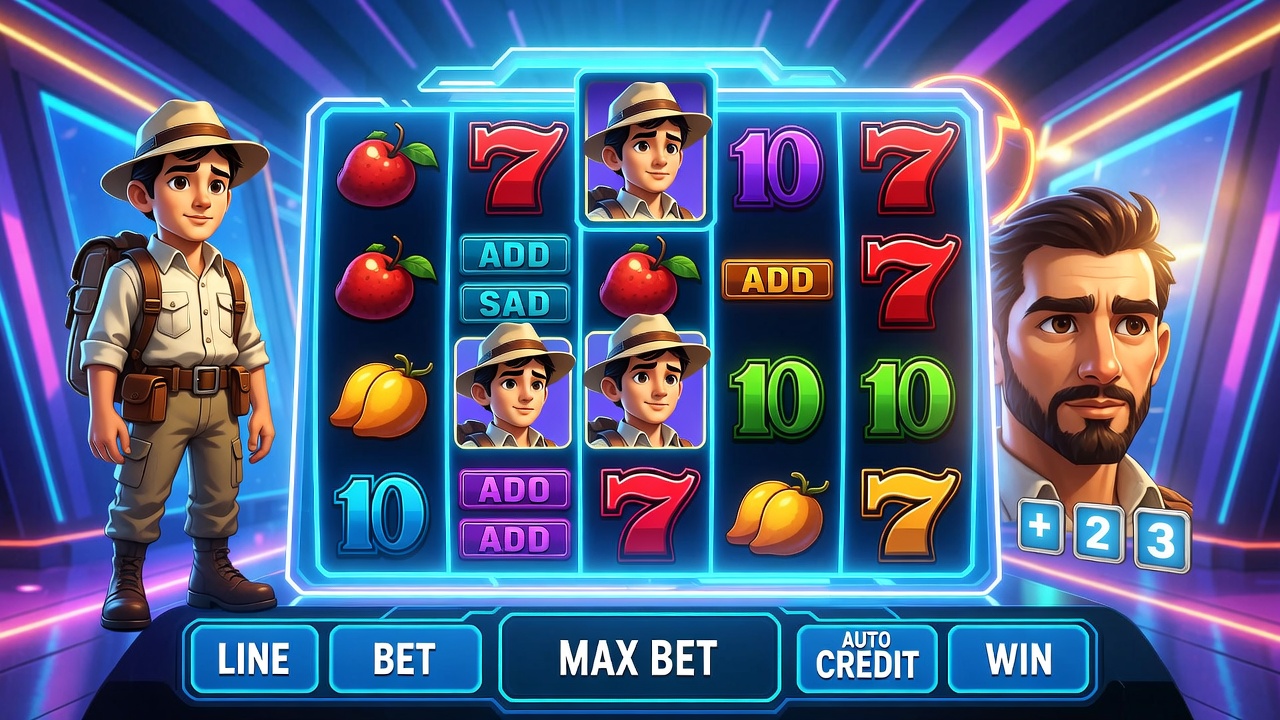The height and width of the screenshot is (720, 1280).
Task: Click the purple ADO button
Action: (x=514, y=489)
